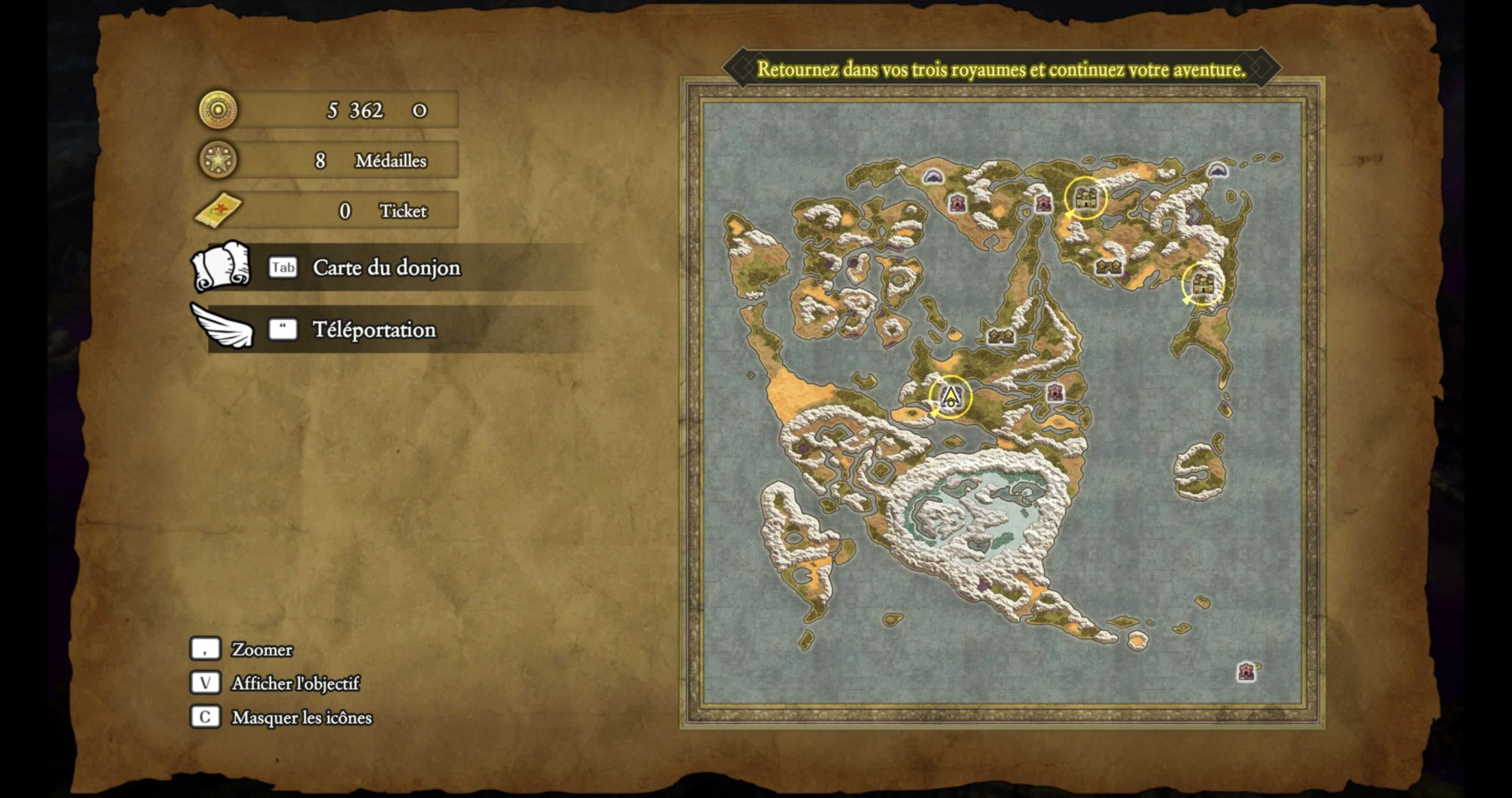The height and width of the screenshot is (798, 1512).
Task: Click the dungeon map scroll icon
Action: click(221, 267)
